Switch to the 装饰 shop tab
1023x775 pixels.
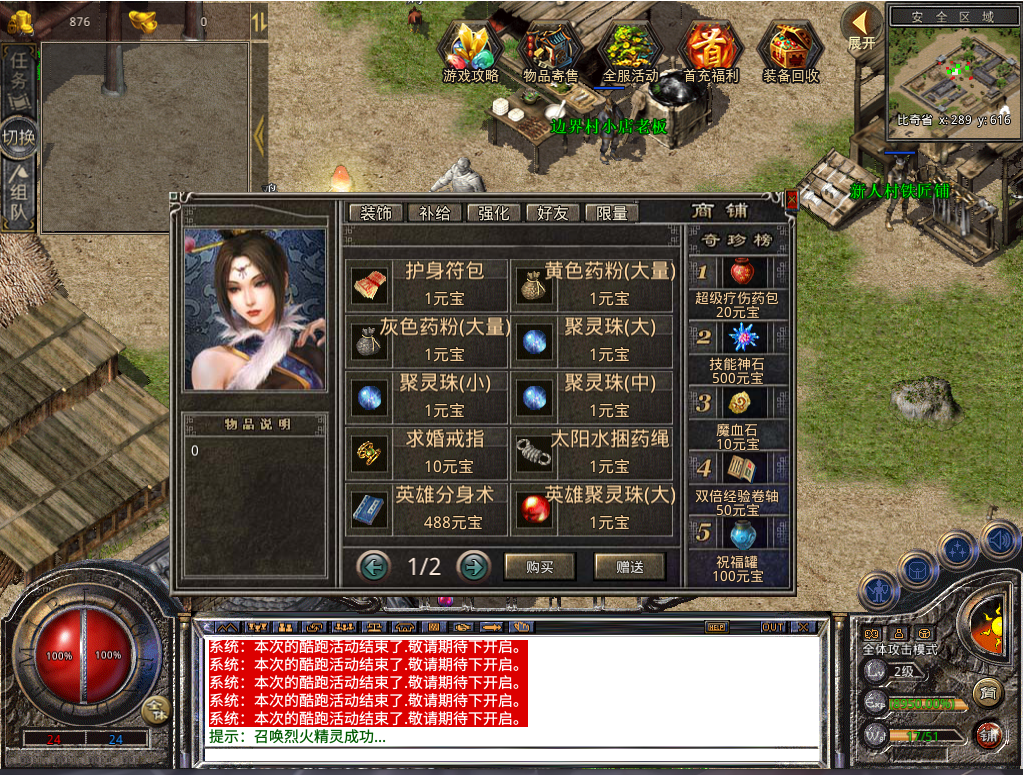[376, 213]
